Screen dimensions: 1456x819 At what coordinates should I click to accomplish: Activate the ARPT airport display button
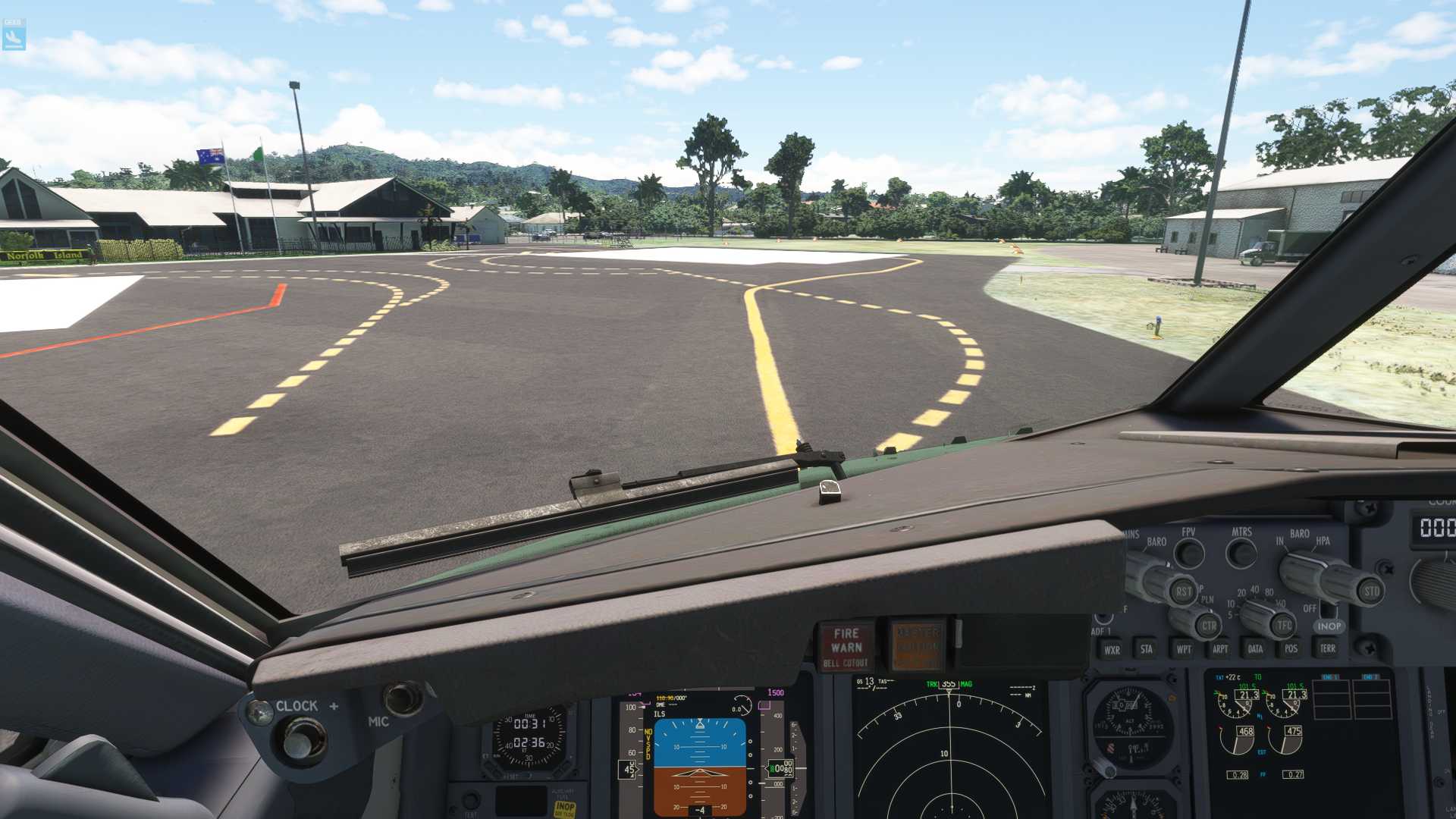click(1221, 649)
